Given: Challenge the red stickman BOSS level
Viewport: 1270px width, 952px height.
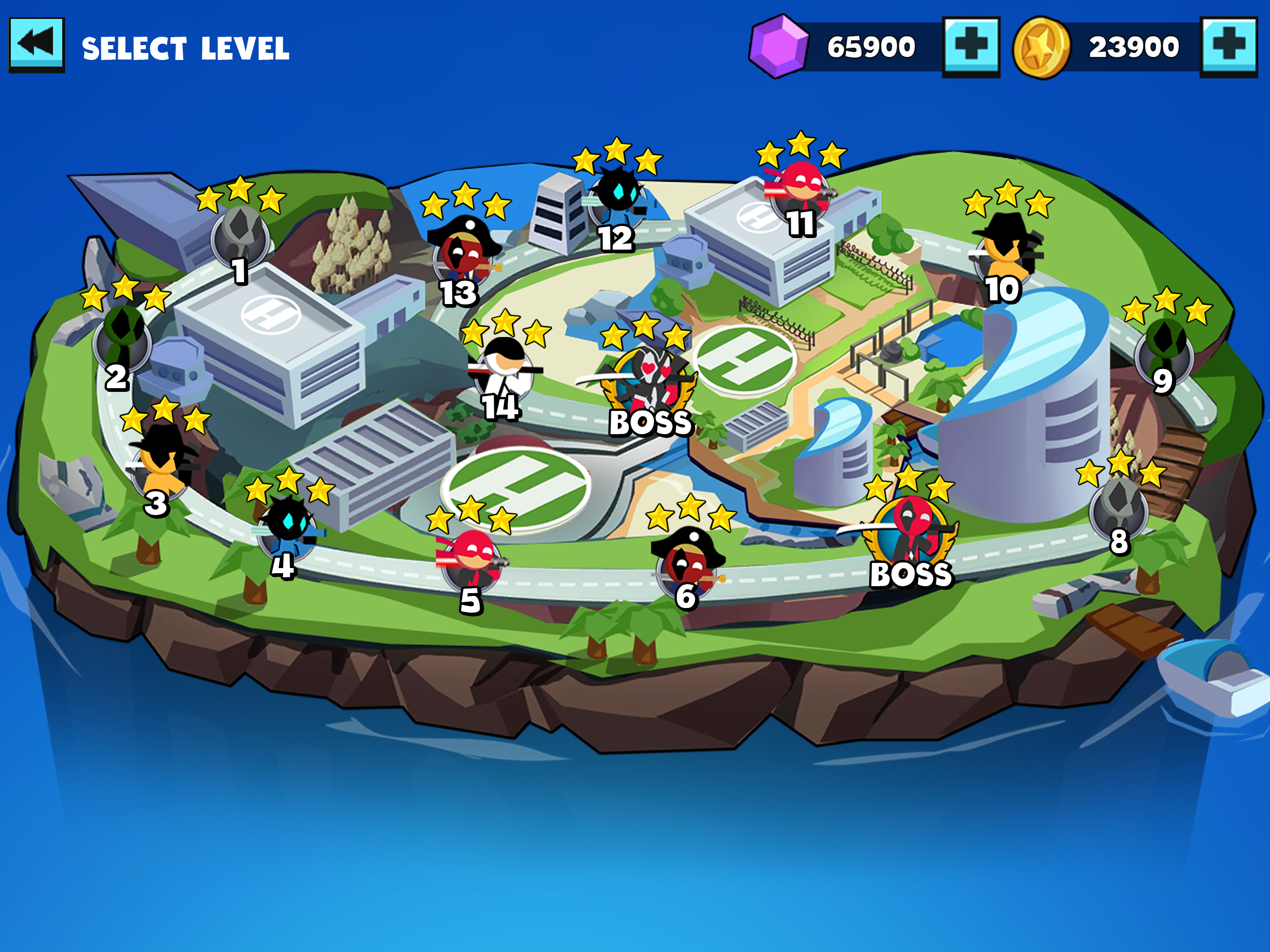Looking at the screenshot, I should [x=910, y=537].
